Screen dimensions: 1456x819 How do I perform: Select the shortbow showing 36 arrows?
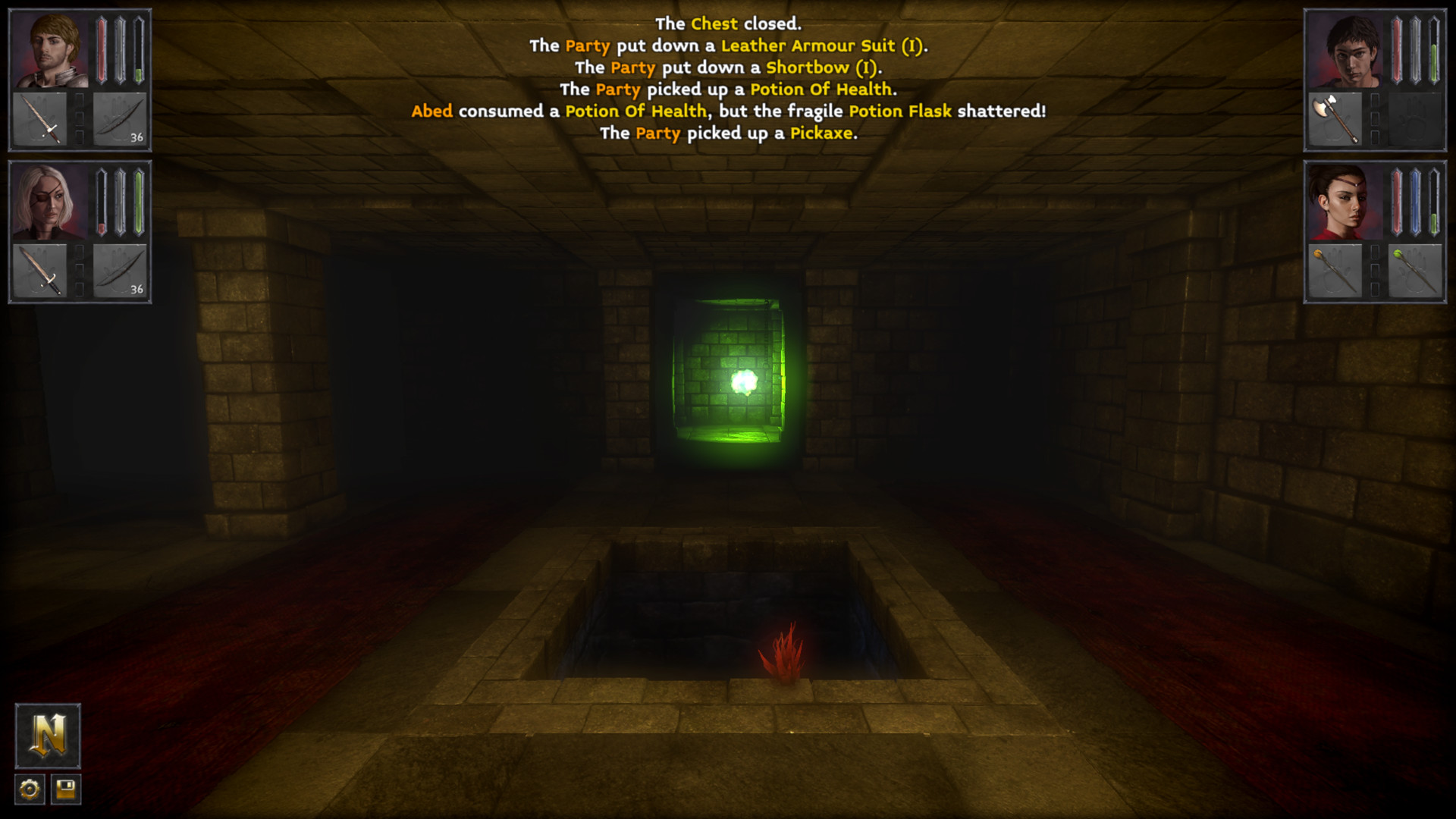tap(121, 118)
